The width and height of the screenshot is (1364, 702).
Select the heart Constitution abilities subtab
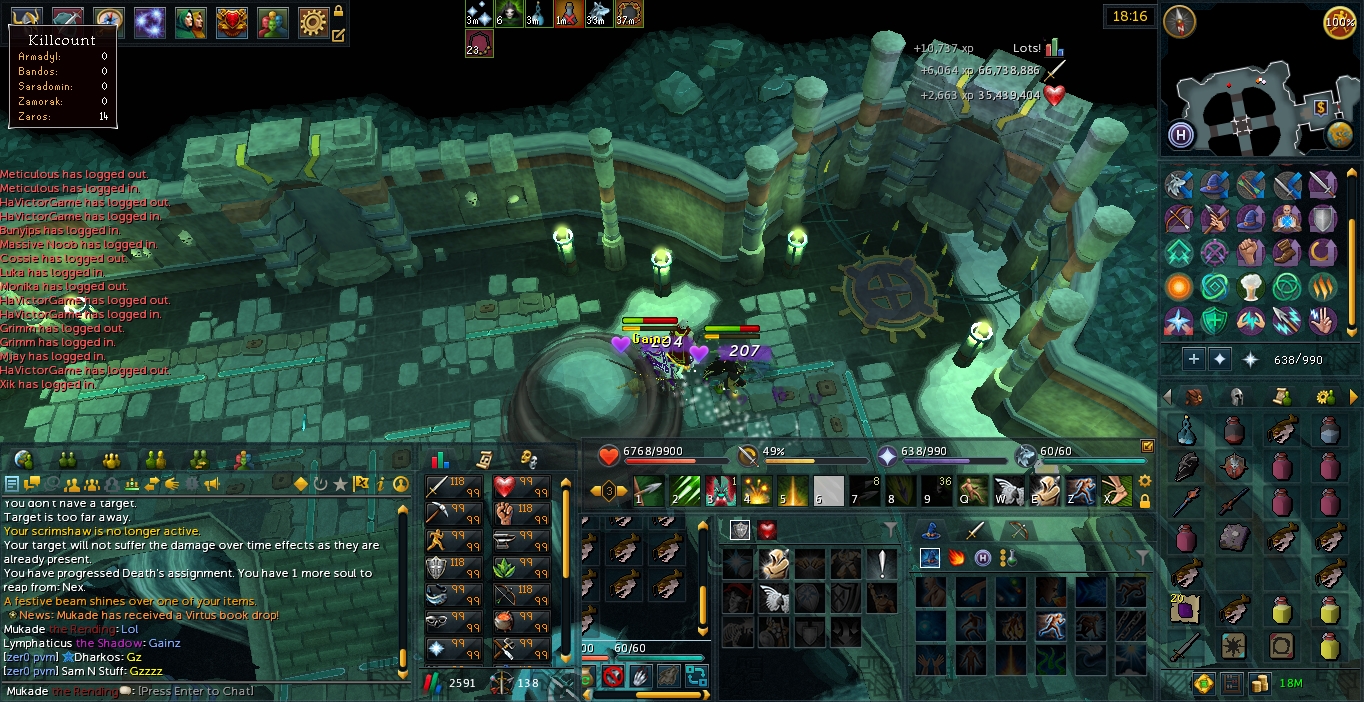767,530
